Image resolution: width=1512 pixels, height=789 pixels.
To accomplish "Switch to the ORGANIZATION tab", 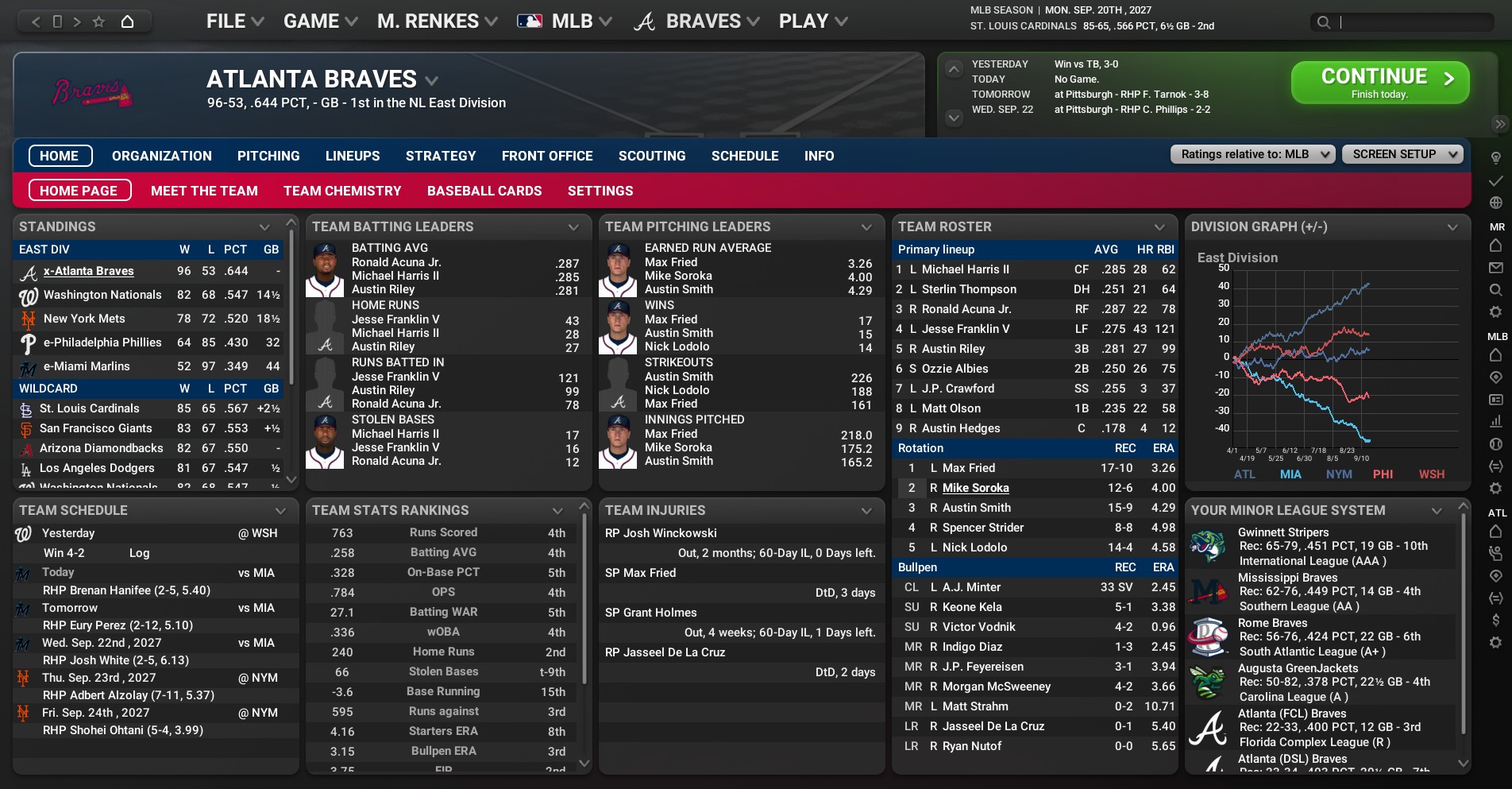I will (162, 156).
